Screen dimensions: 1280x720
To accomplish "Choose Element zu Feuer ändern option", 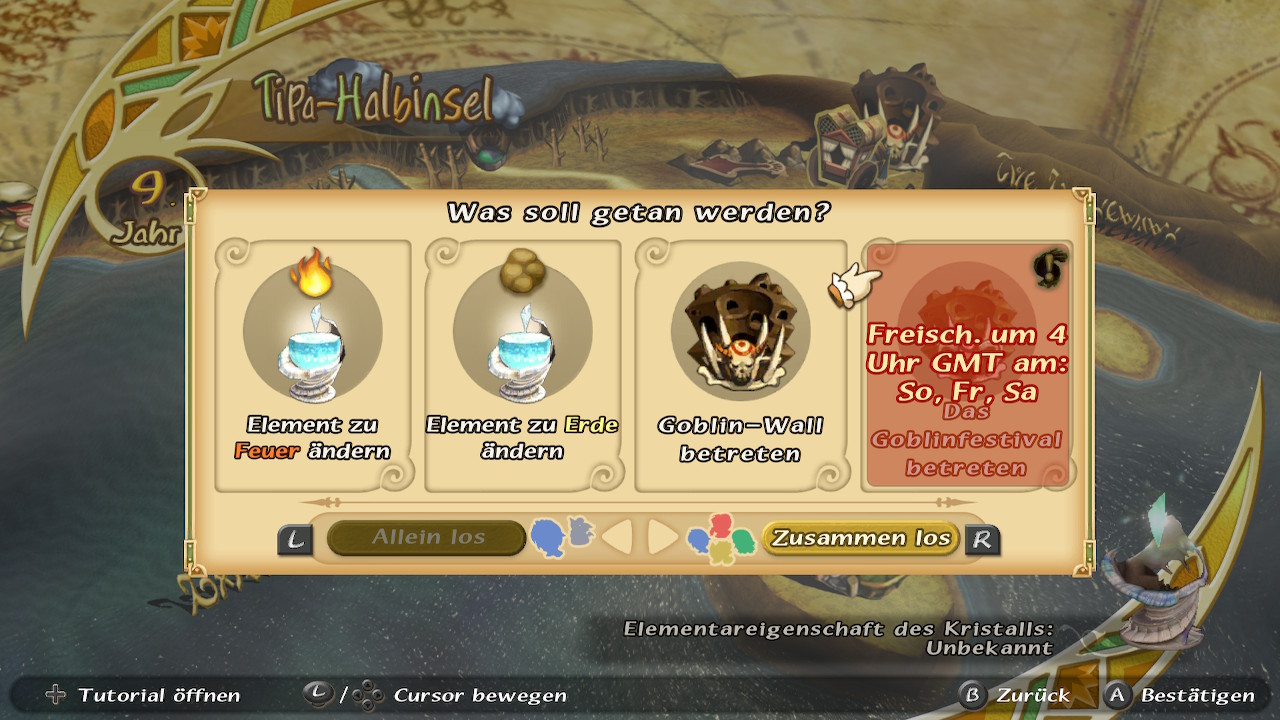I will click(x=313, y=366).
